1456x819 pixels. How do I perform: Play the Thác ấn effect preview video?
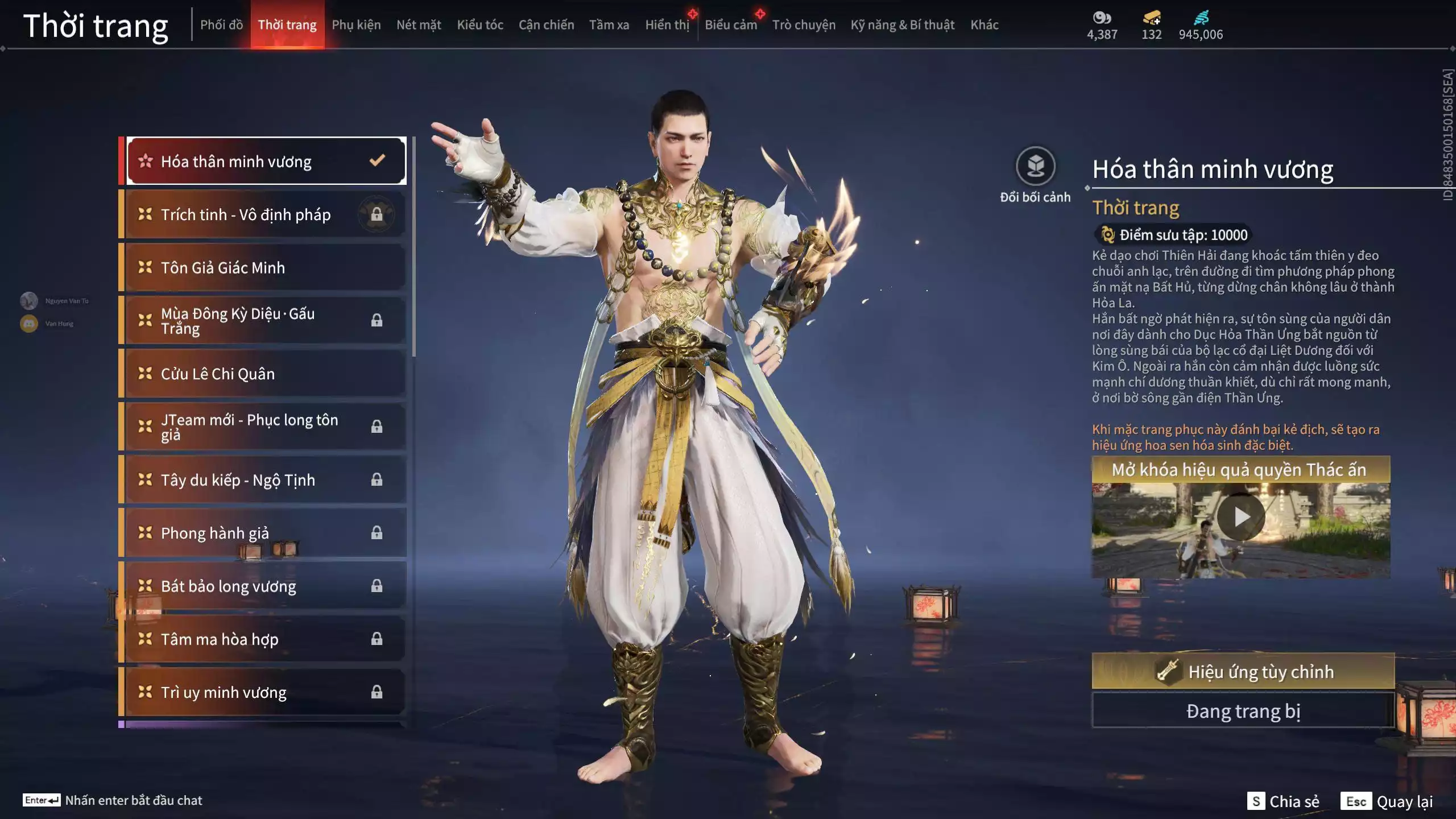[1241, 517]
